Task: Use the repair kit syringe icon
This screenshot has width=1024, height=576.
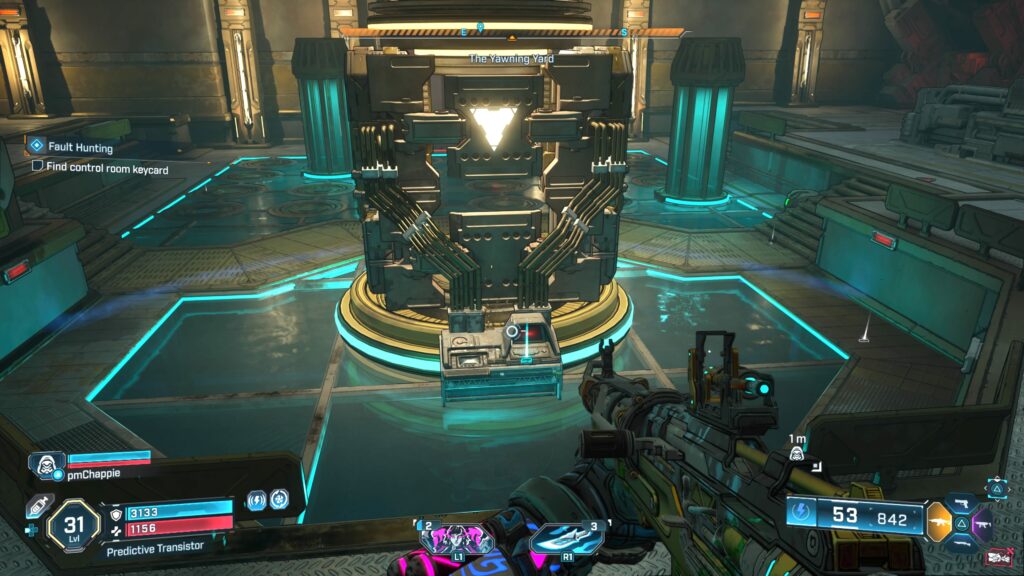Action: click(x=37, y=506)
